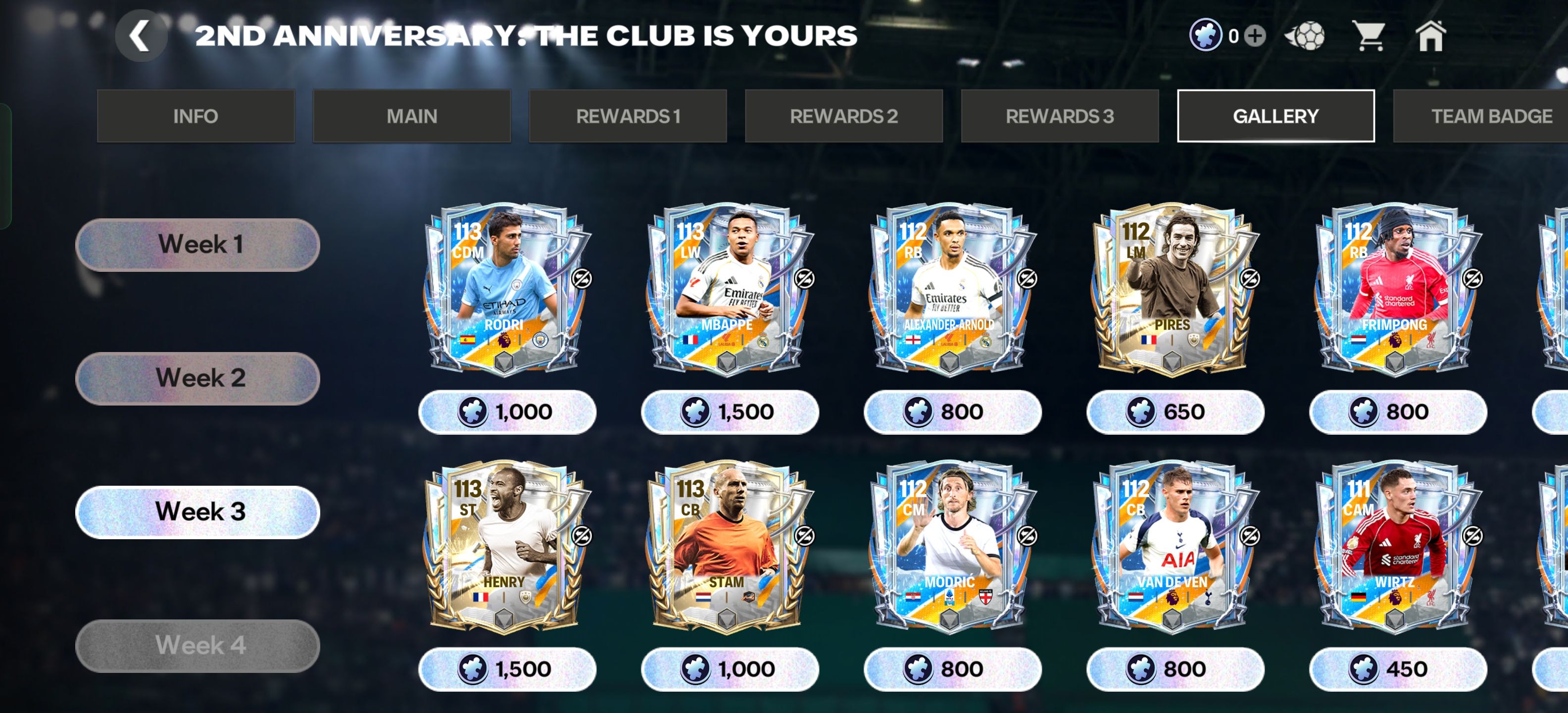Open the INFO tab
Image resolution: width=1568 pixels, height=713 pixels.
[x=196, y=116]
